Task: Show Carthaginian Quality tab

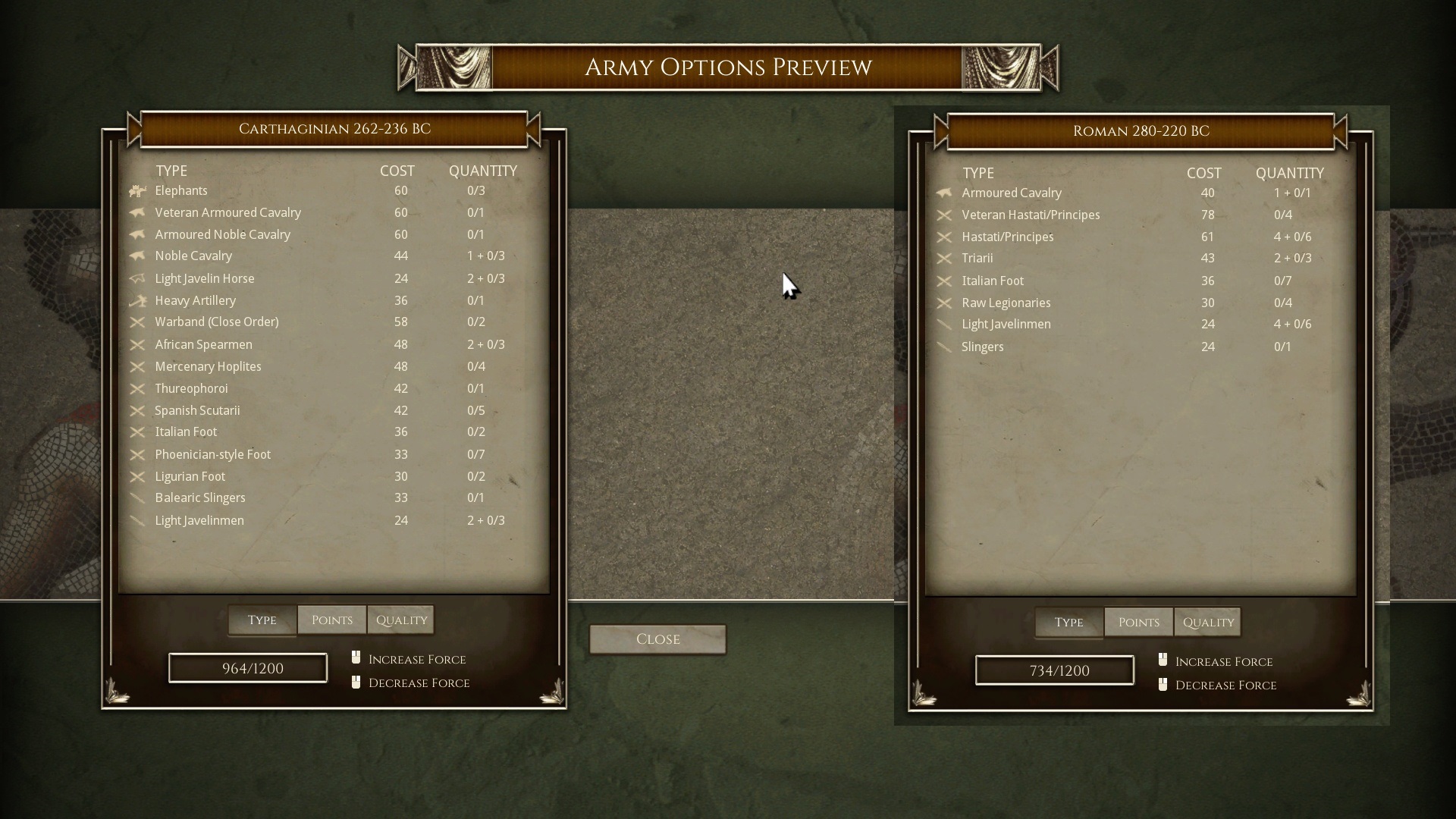Action: point(401,620)
